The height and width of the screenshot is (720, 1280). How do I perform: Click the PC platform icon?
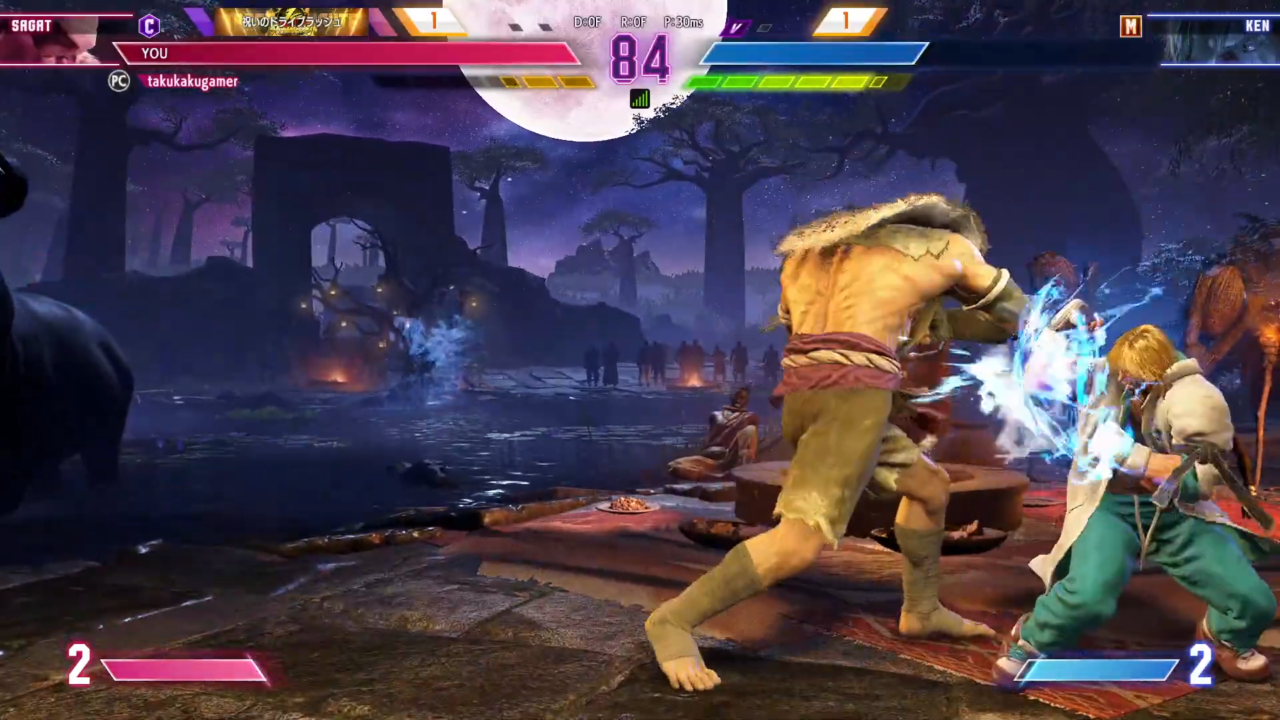point(119,81)
